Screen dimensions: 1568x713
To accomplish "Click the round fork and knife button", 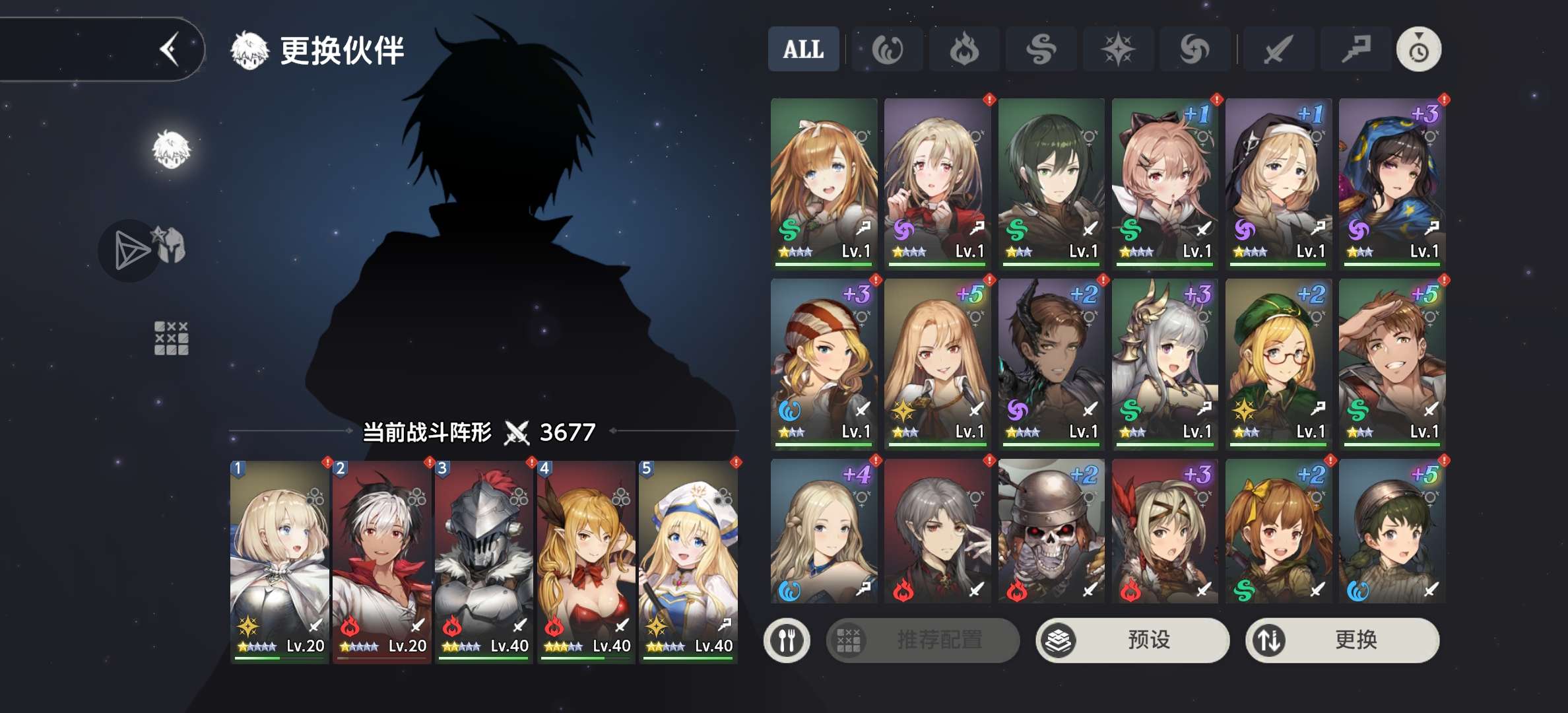I will pyautogui.click(x=787, y=640).
